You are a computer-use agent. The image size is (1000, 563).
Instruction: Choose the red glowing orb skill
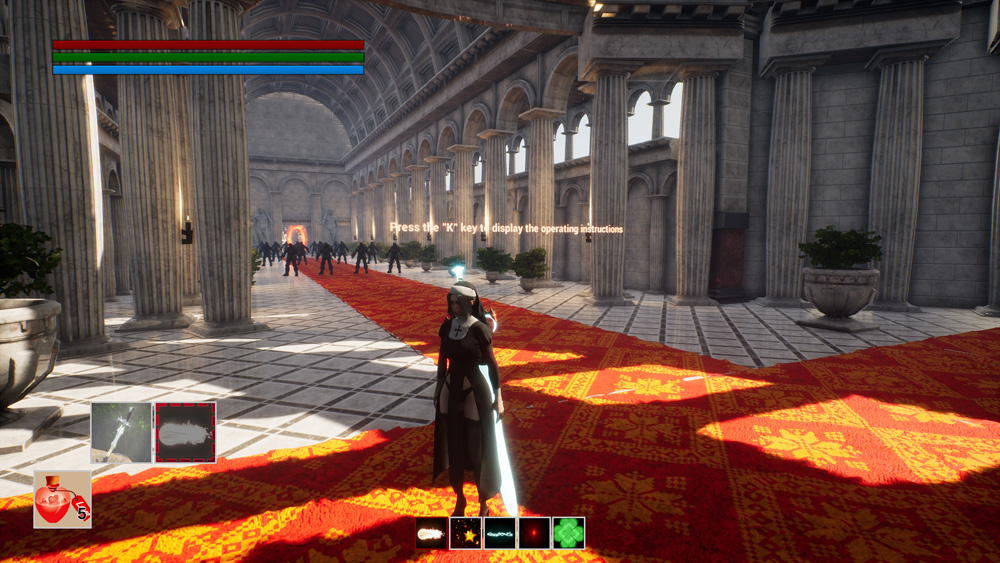click(x=534, y=533)
